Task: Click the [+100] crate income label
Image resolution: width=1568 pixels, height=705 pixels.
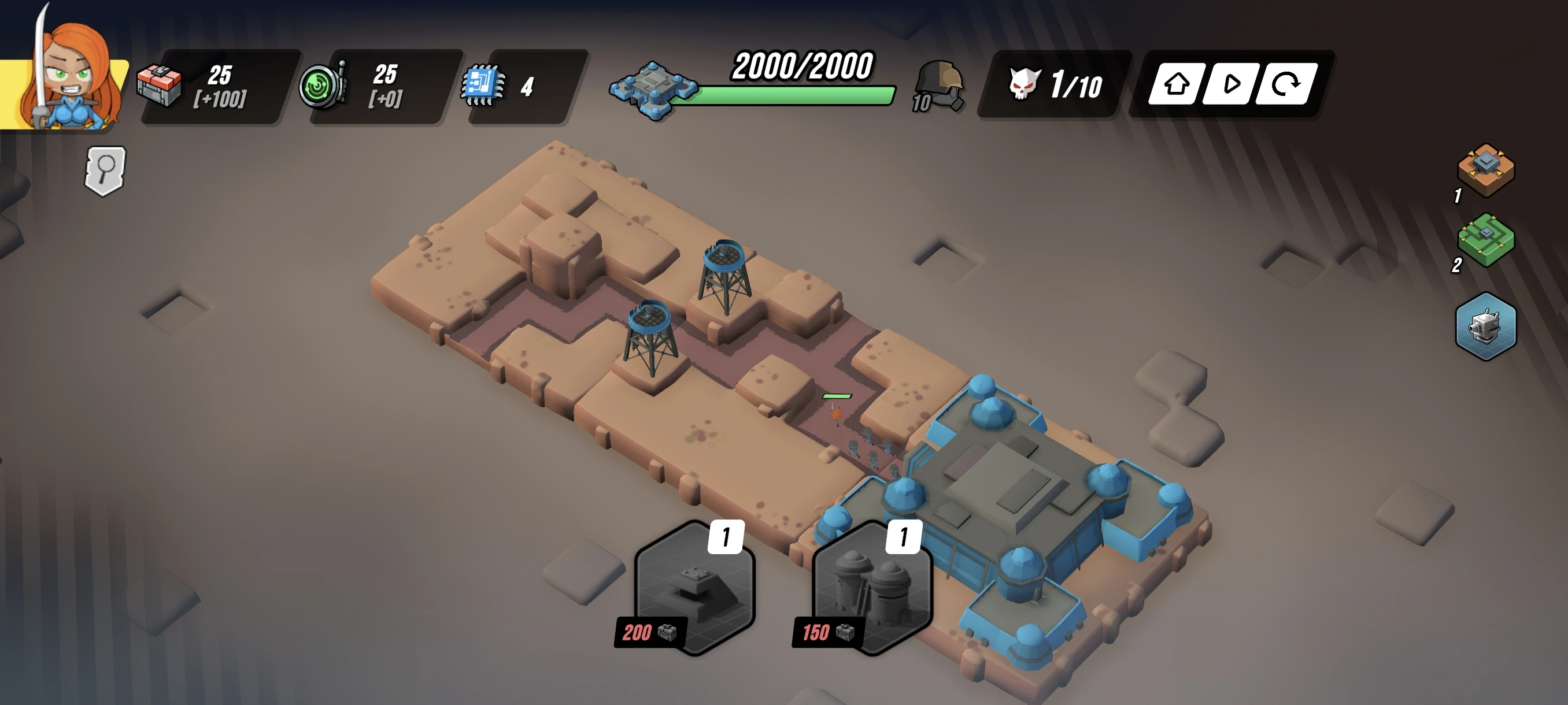Action: click(x=222, y=101)
